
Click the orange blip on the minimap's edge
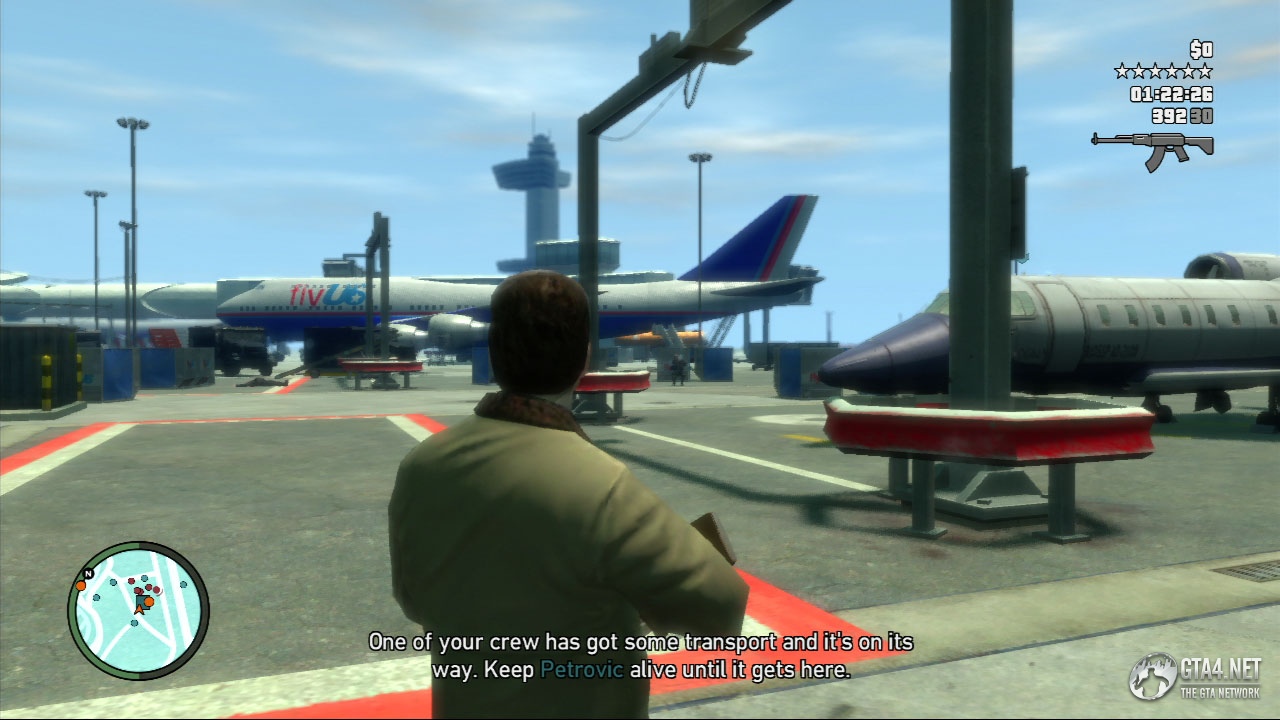(80, 587)
